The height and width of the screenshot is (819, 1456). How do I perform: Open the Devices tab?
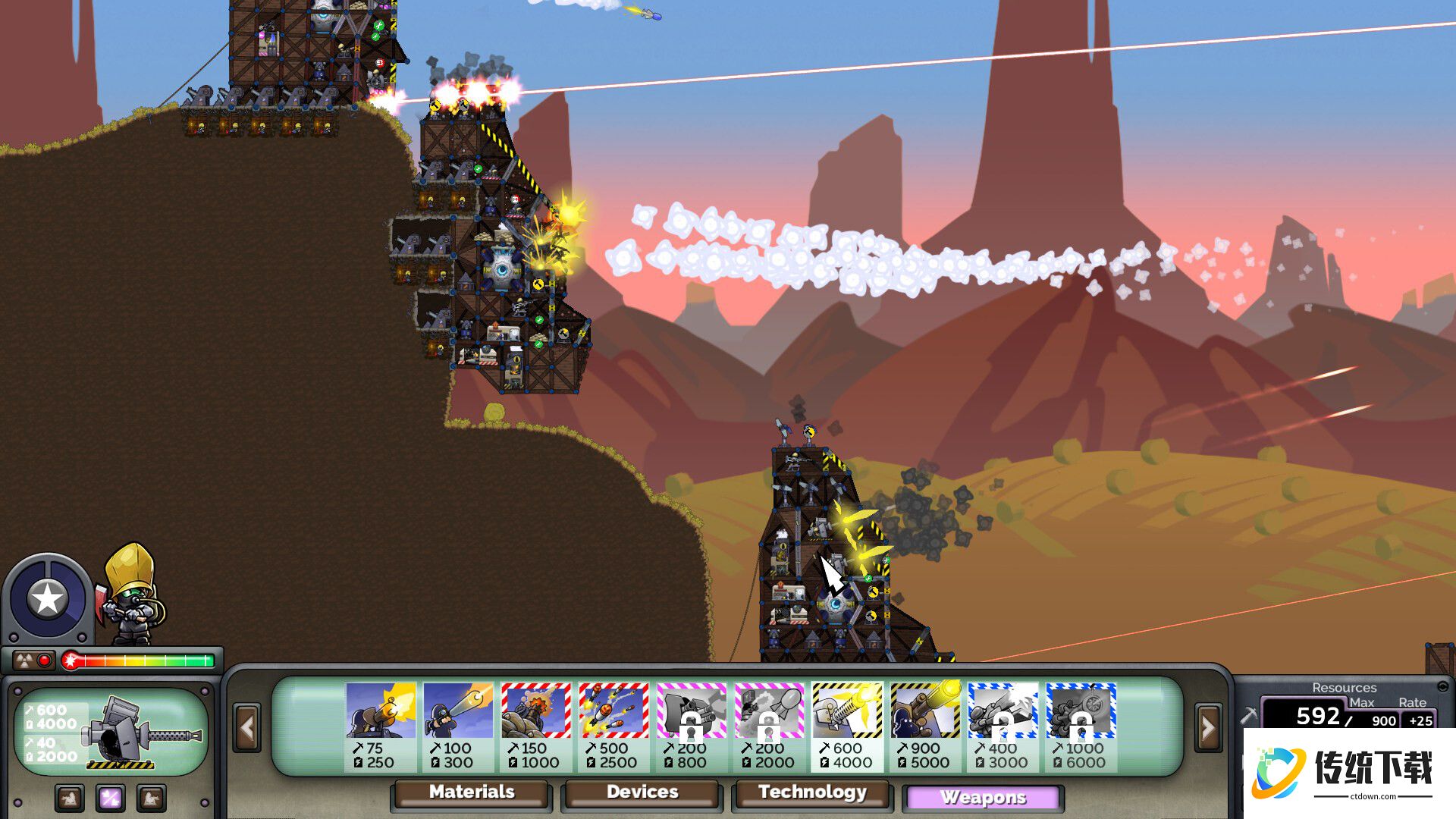[642, 792]
